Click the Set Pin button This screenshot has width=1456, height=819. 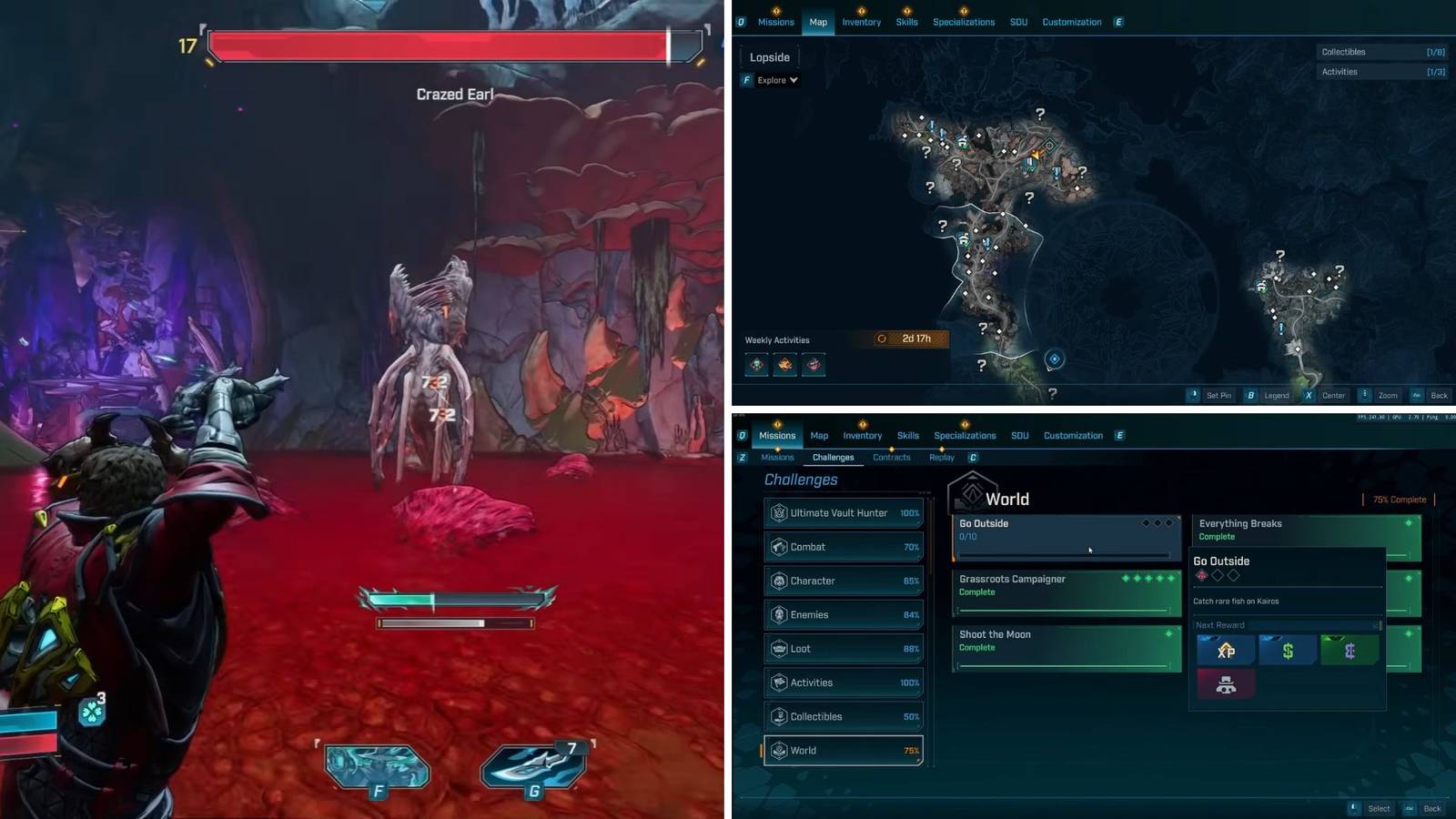pyautogui.click(x=1219, y=395)
